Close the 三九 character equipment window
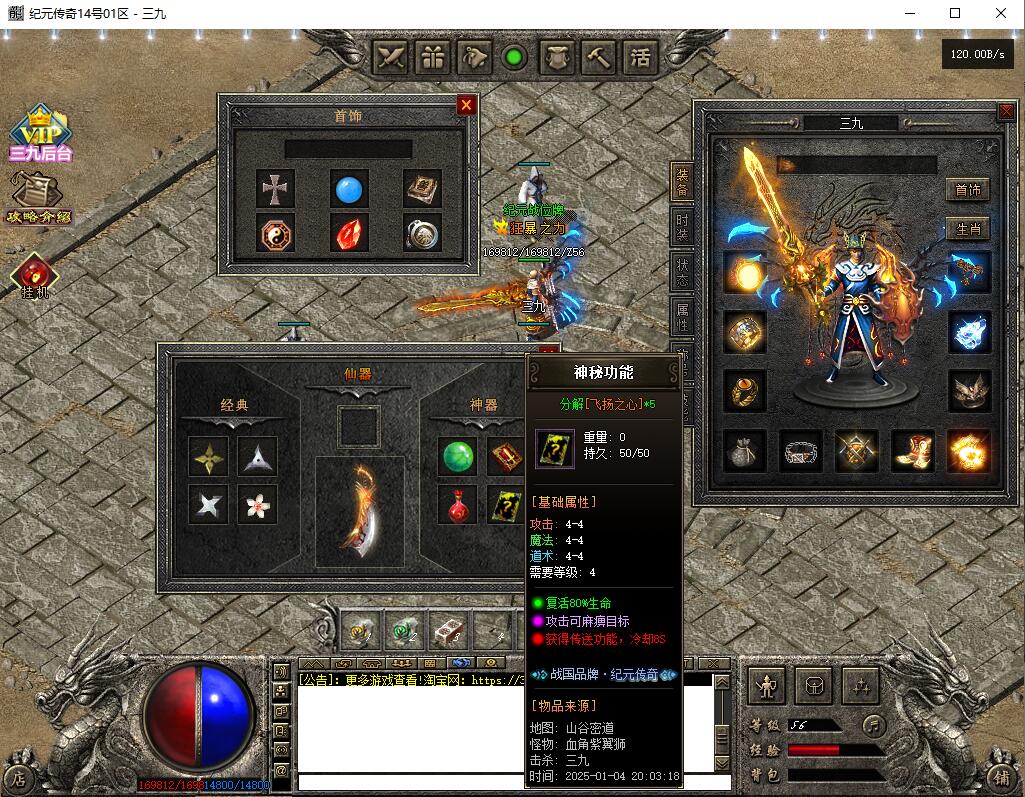Screen dimensions: 1025x797 coord(1006,112)
